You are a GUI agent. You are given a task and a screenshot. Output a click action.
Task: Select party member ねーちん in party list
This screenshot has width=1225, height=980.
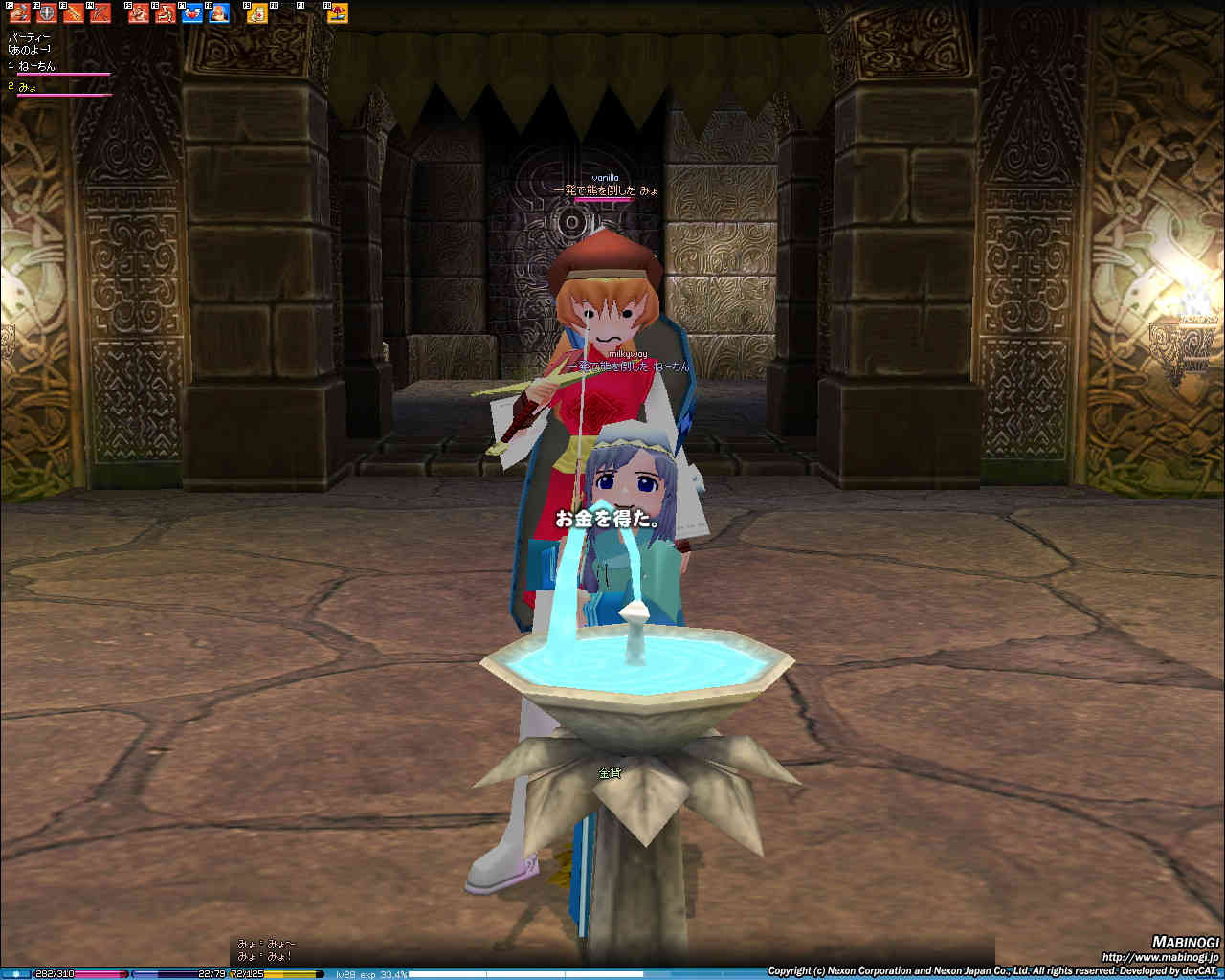pyautogui.click(x=38, y=66)
